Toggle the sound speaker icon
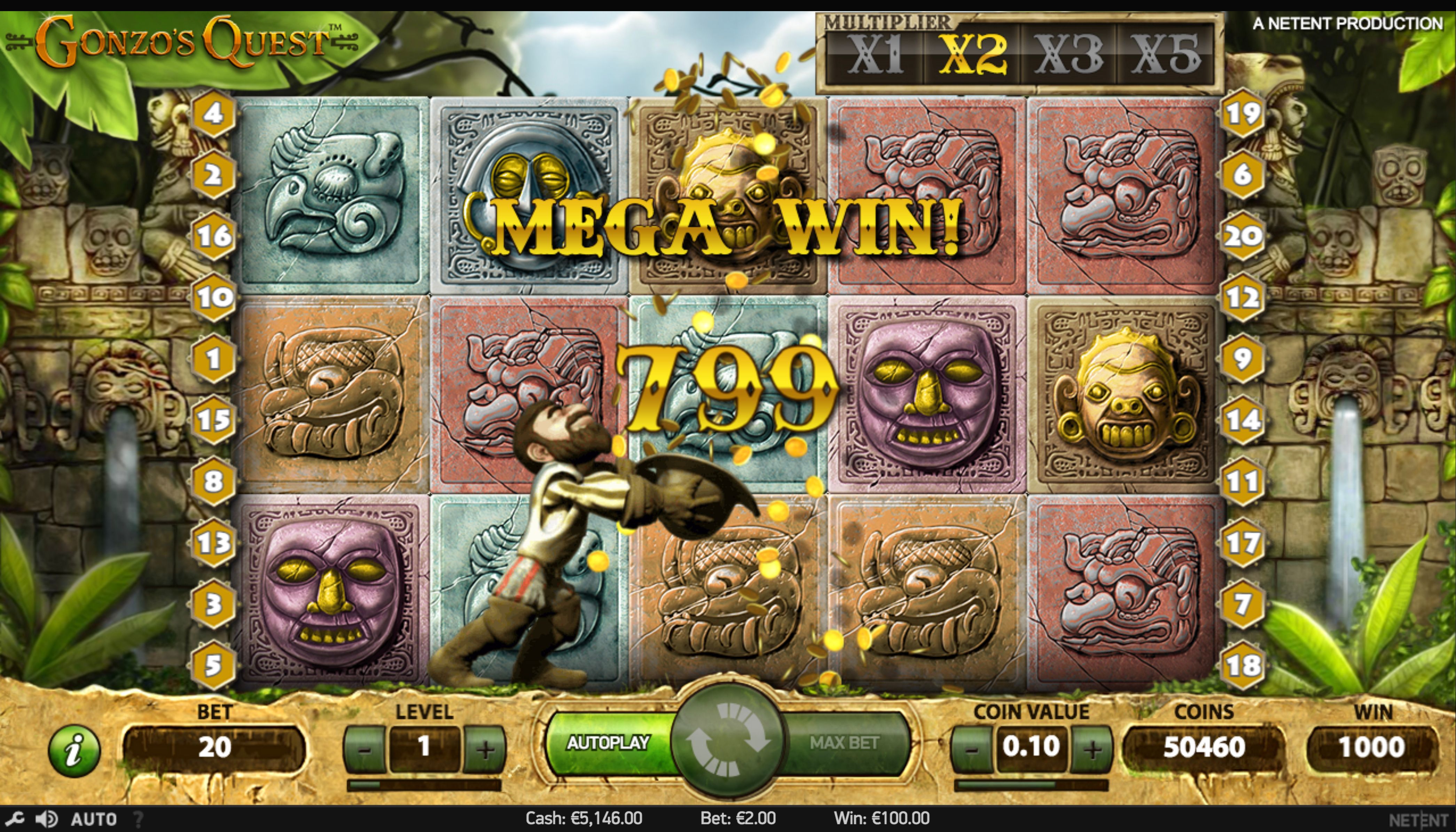The height and width of the screenshot is (832, 1456). tap(47, 819)
